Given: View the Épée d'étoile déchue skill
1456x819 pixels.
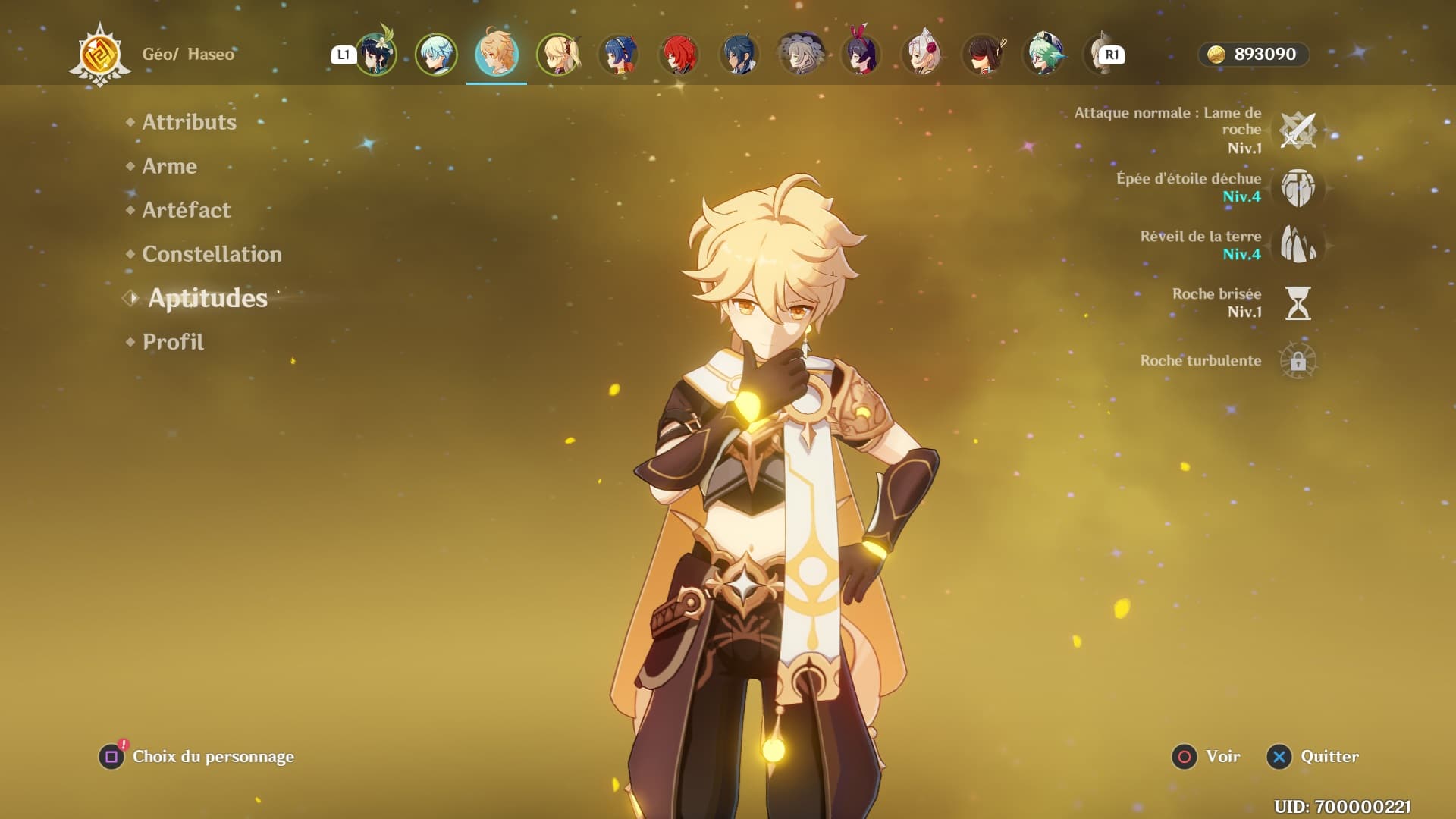Looking at the screenshot, I should (x=1298, y=188).
